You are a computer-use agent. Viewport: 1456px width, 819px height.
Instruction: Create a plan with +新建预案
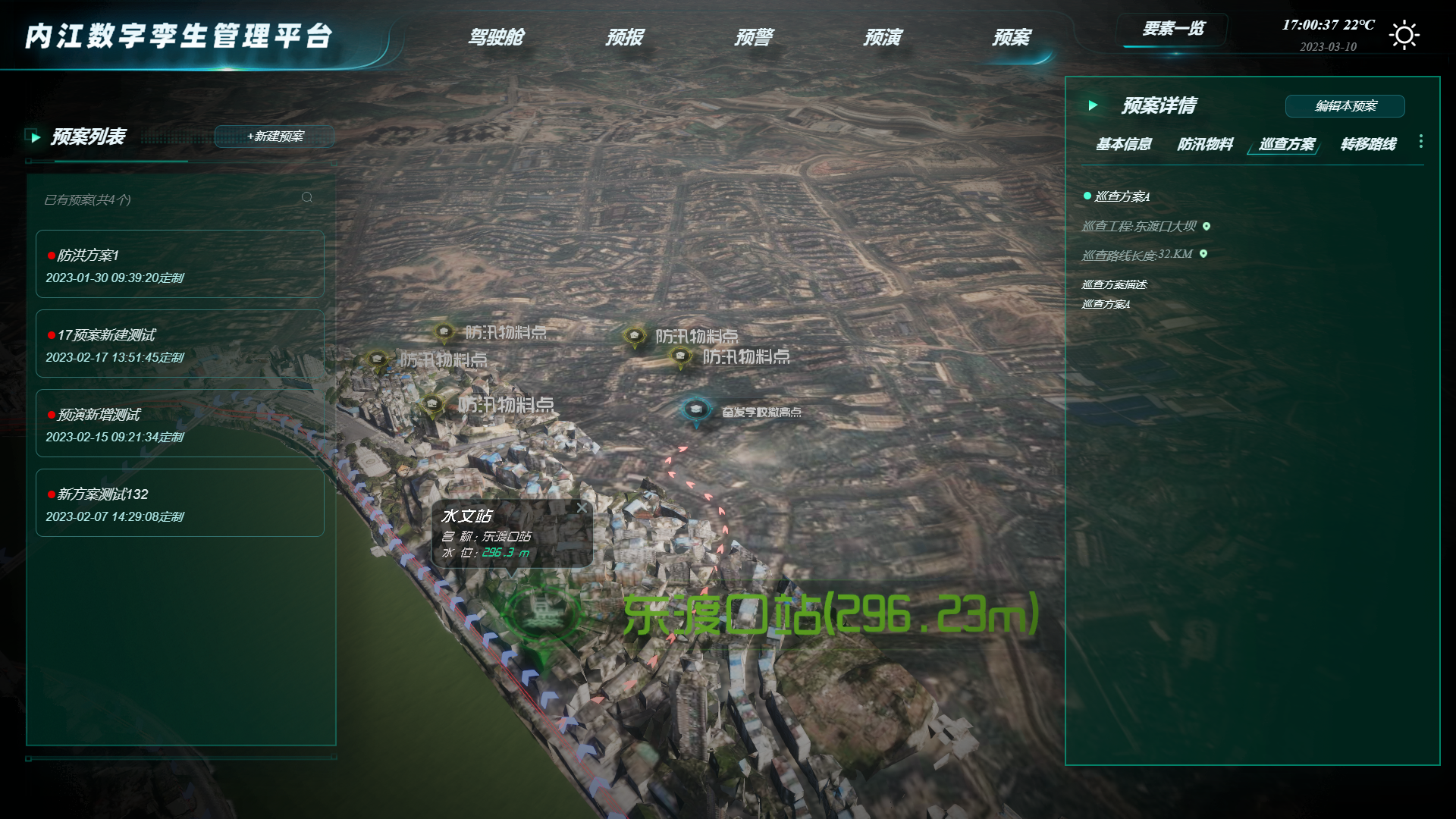275,136
